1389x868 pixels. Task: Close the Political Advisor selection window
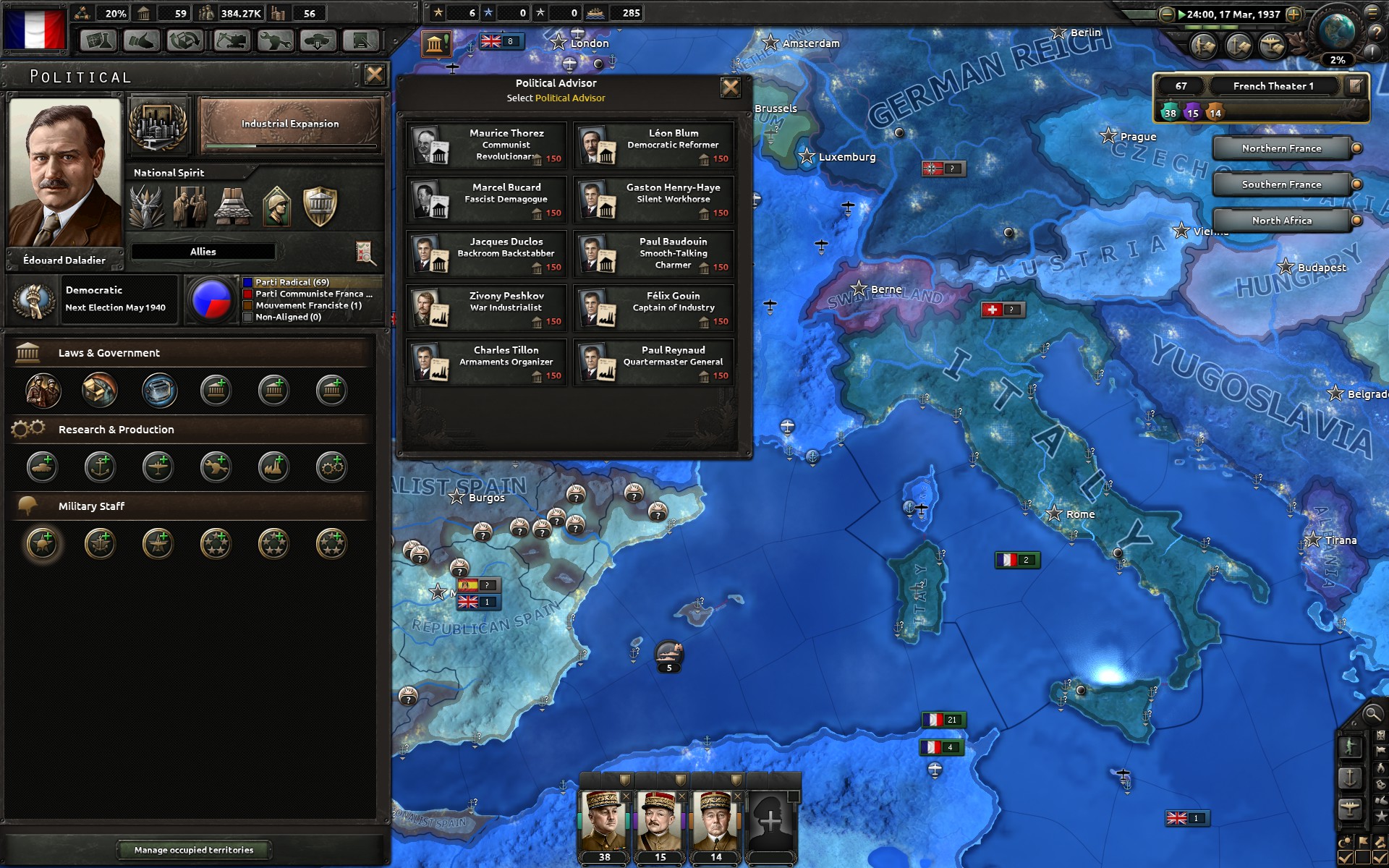(731, 88)
